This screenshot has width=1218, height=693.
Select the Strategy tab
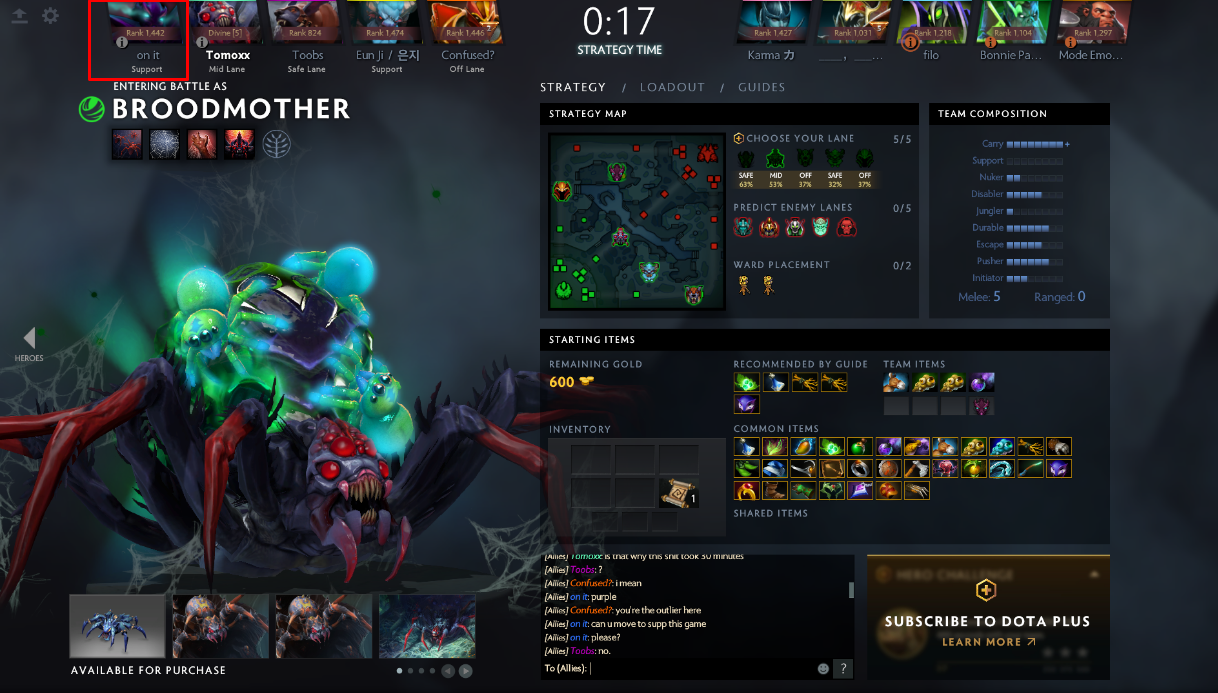pyautogui.click(x=573, y=87)
